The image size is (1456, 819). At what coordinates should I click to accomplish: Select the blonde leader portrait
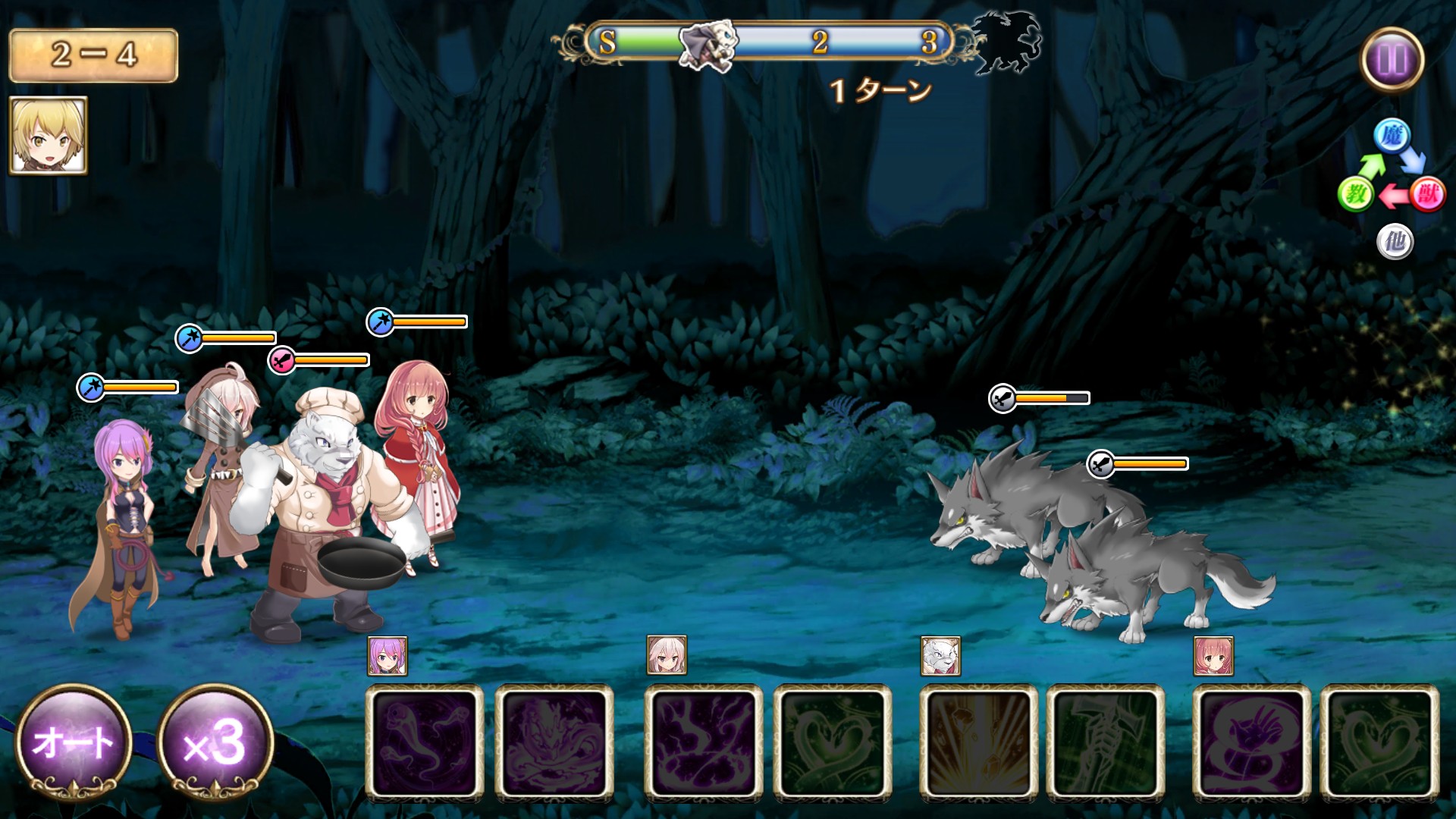49,136
